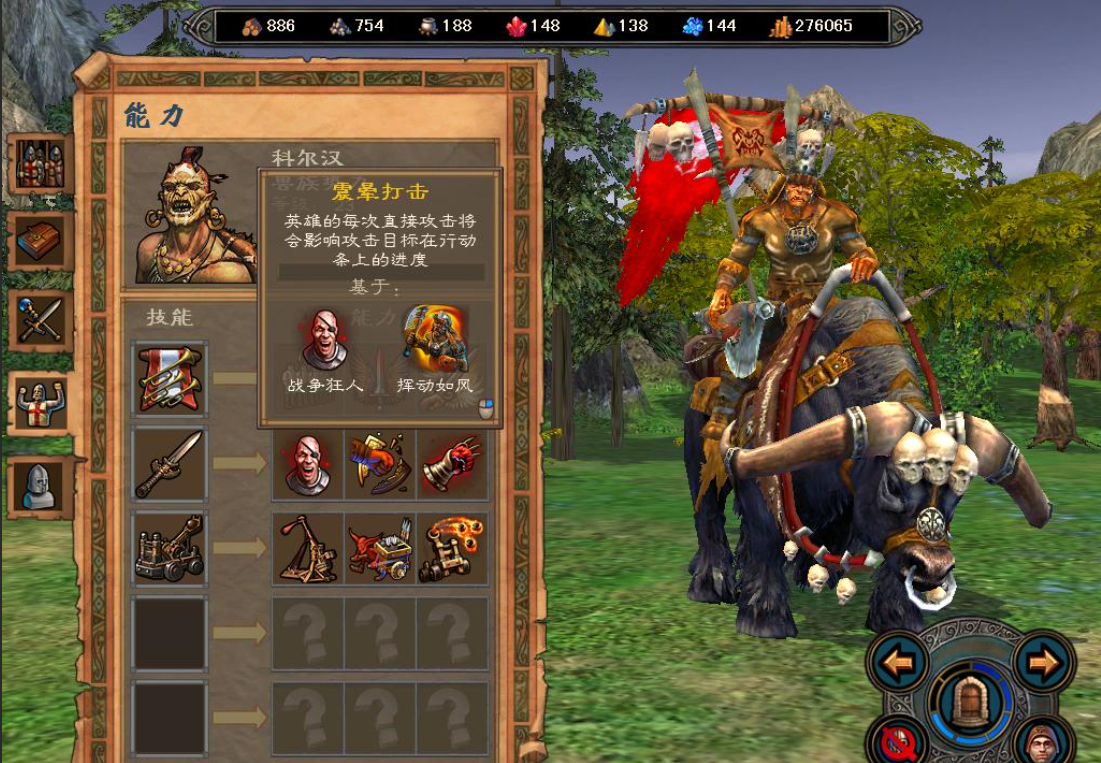Open the crossed sword and staff tab
1101x763 pixels.
coord(41,320)
